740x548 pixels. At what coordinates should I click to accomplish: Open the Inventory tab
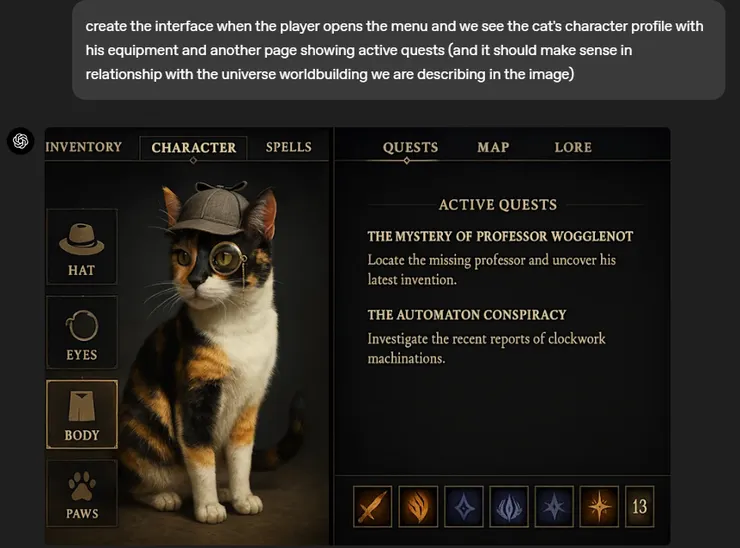pyautogui.click(x=84, y=147)
